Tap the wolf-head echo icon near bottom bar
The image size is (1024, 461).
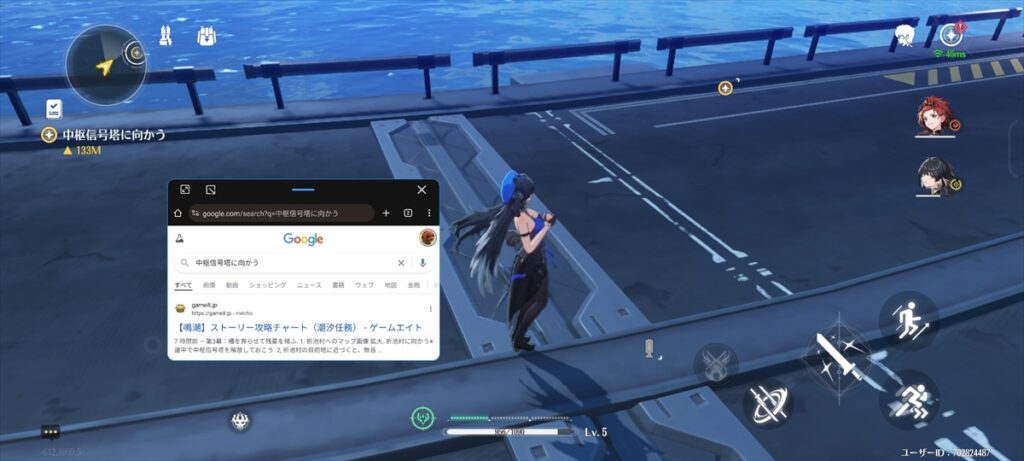click(x=240, y=421)
